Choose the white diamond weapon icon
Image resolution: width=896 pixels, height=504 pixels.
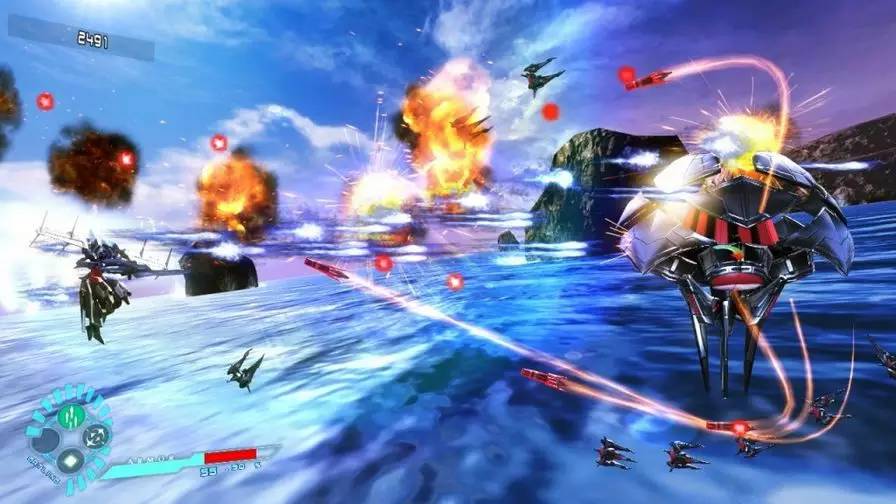point(70,461)
